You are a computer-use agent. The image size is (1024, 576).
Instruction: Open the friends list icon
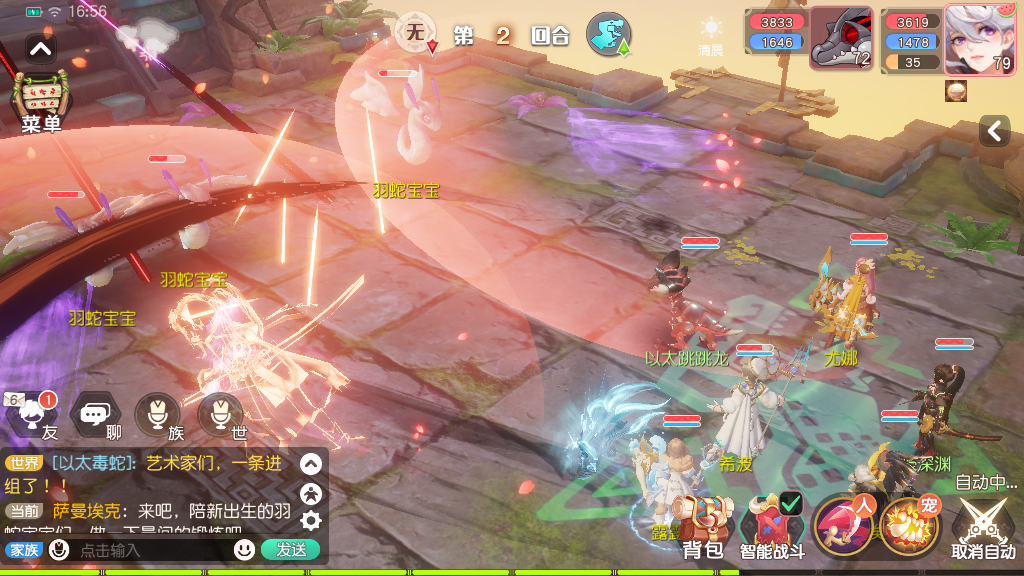pos(34,414)
